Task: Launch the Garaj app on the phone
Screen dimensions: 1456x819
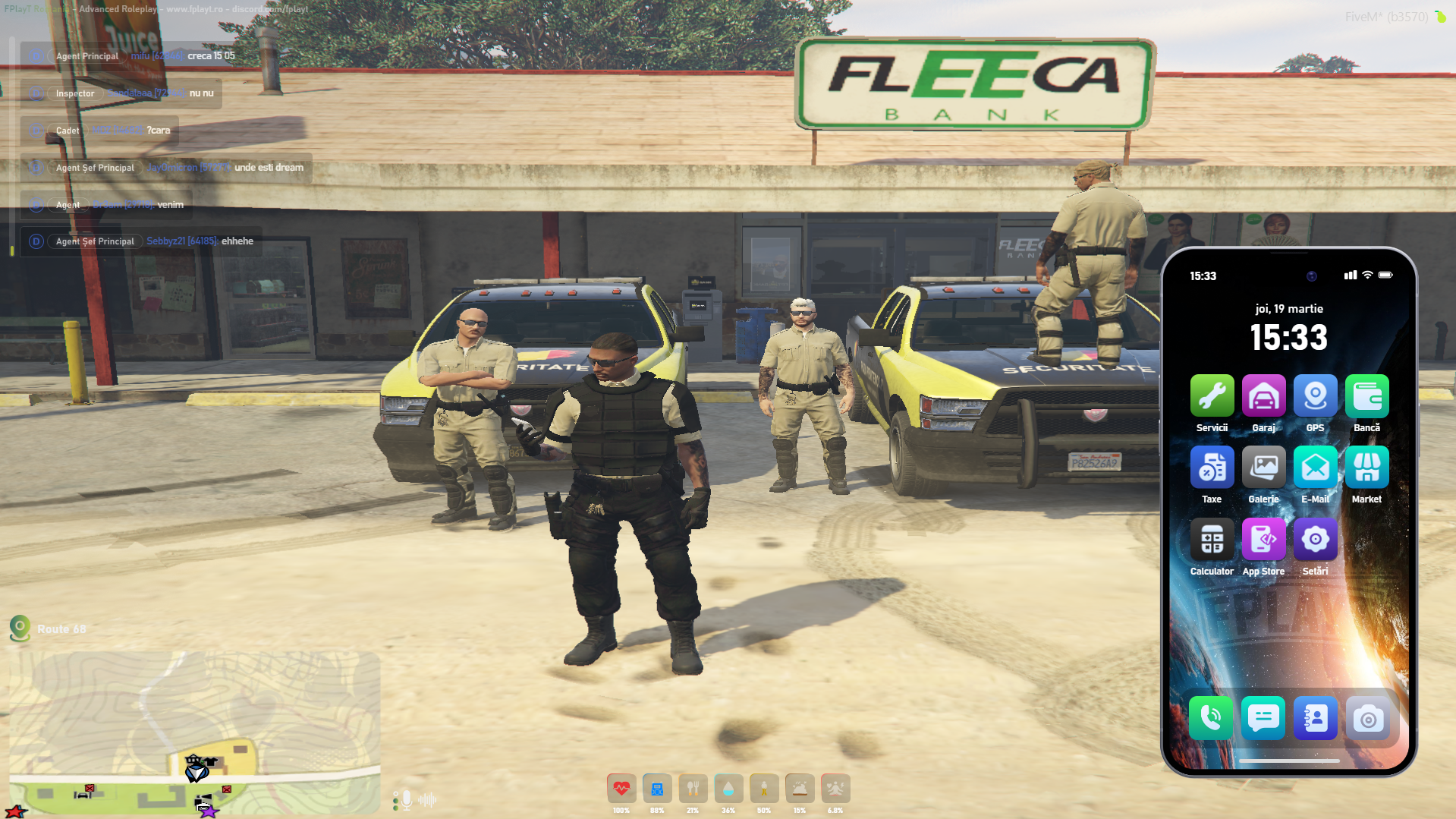Action: pyautogui.click(x=1263, y=396)
